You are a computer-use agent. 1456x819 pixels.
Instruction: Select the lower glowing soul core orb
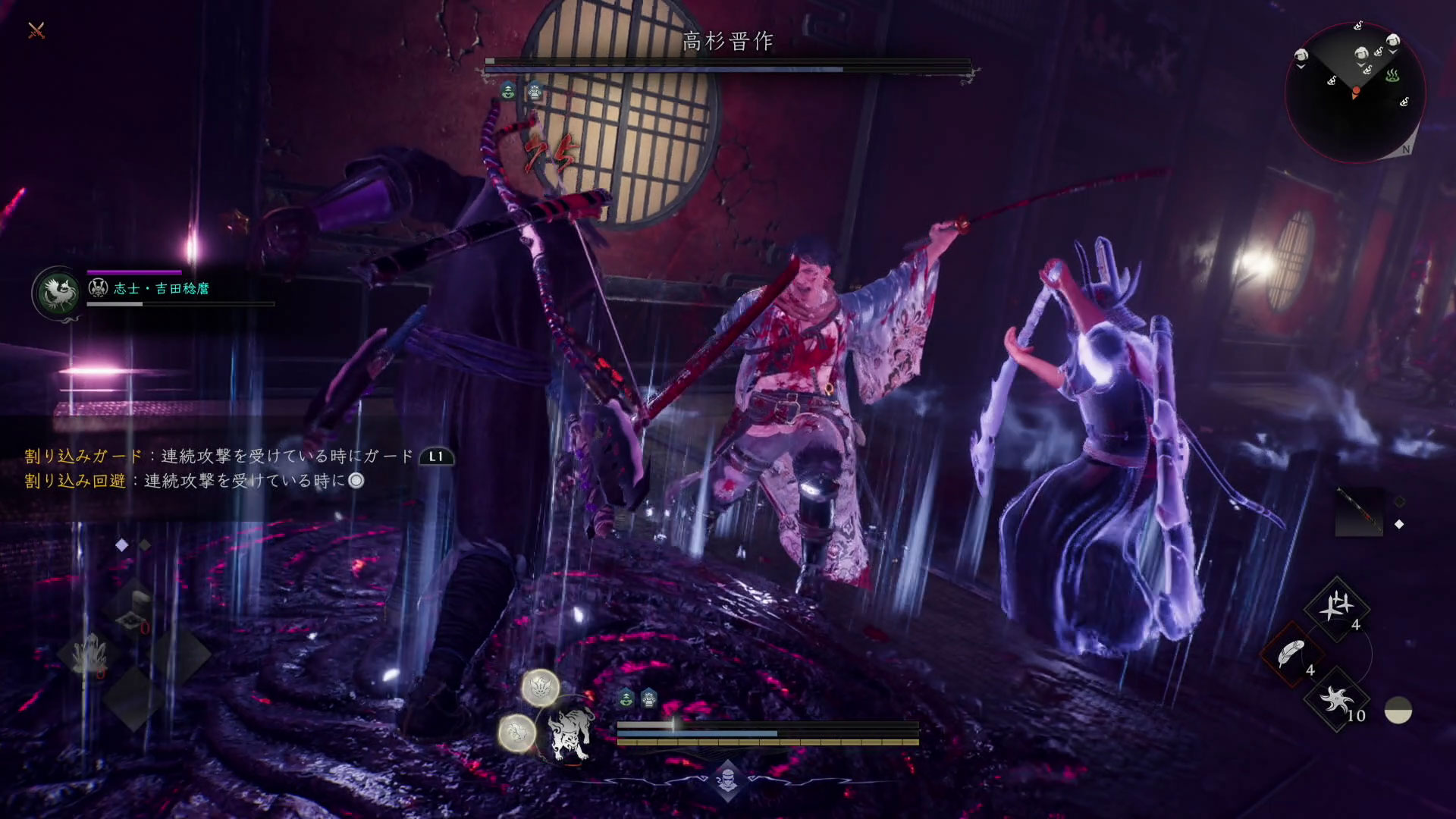516,733
